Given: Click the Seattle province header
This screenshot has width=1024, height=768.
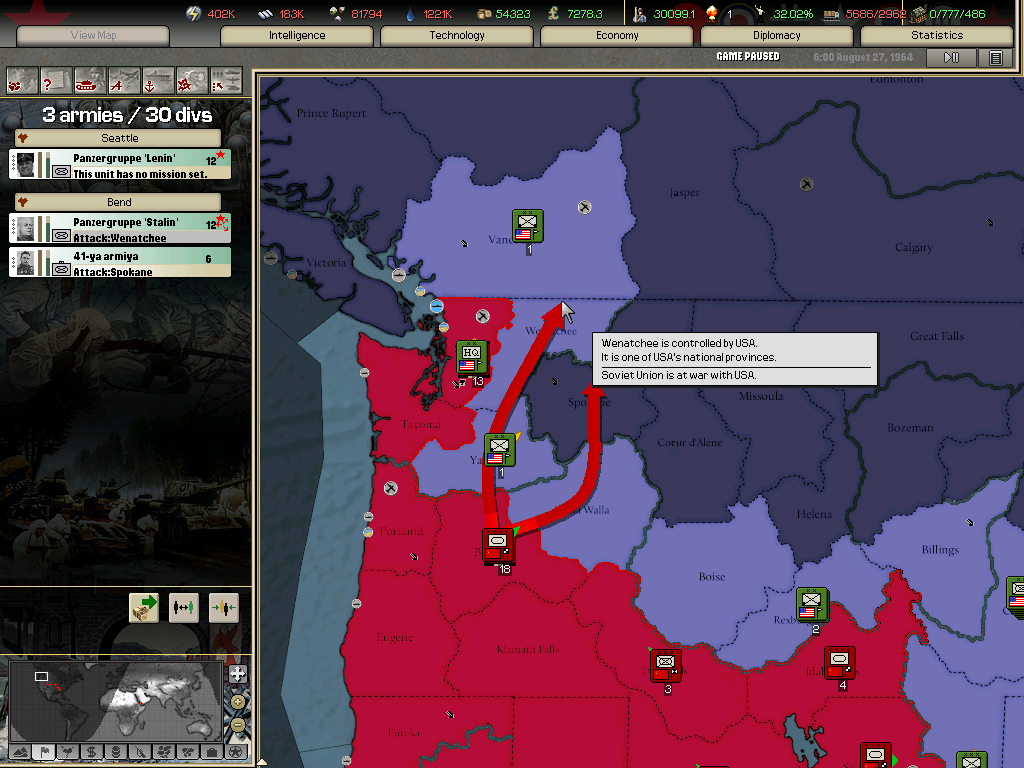Looking at the screenshot, I should tap(119, 138).
